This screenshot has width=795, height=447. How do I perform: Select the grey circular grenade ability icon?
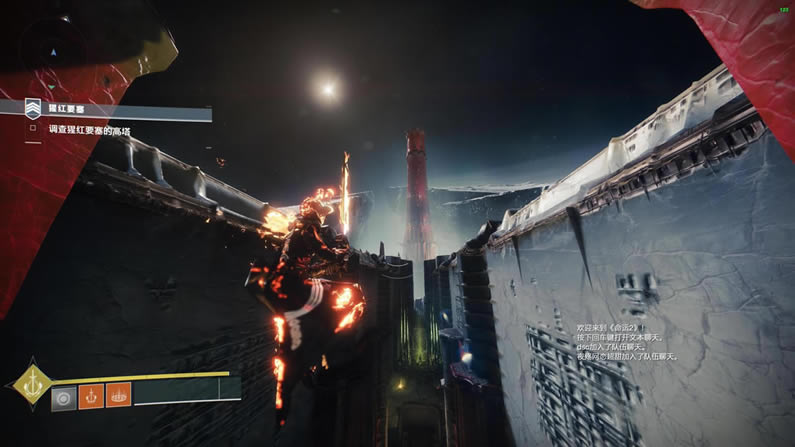coord(65,396)
